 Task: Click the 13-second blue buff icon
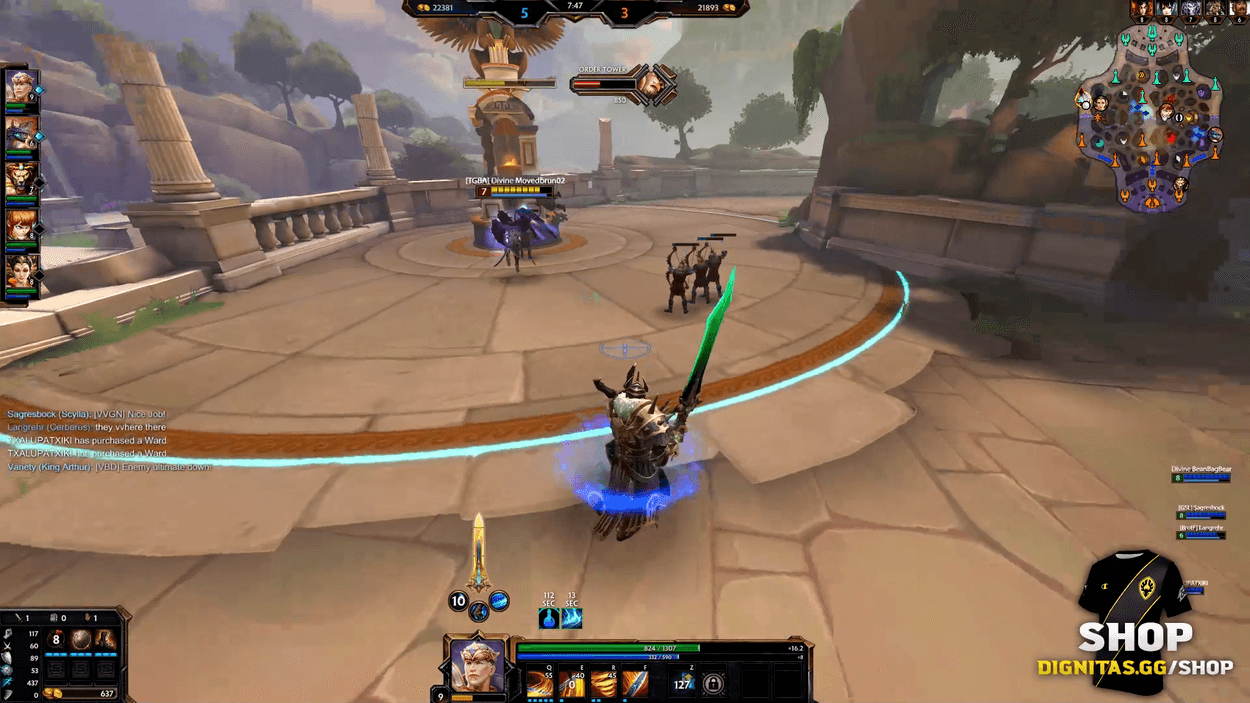click(x=572, y=618)
